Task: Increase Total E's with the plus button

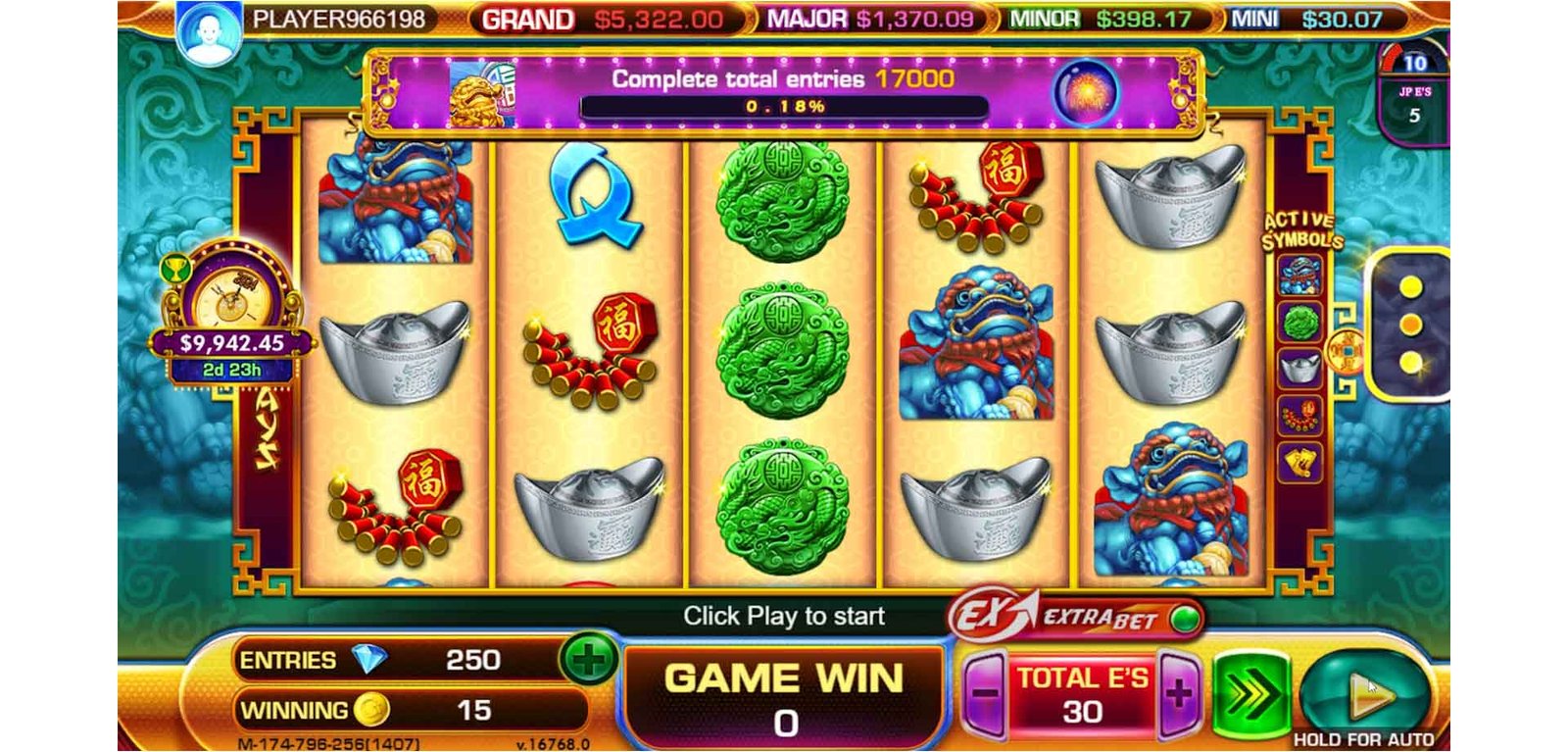Action: [x=1179, y=694]
